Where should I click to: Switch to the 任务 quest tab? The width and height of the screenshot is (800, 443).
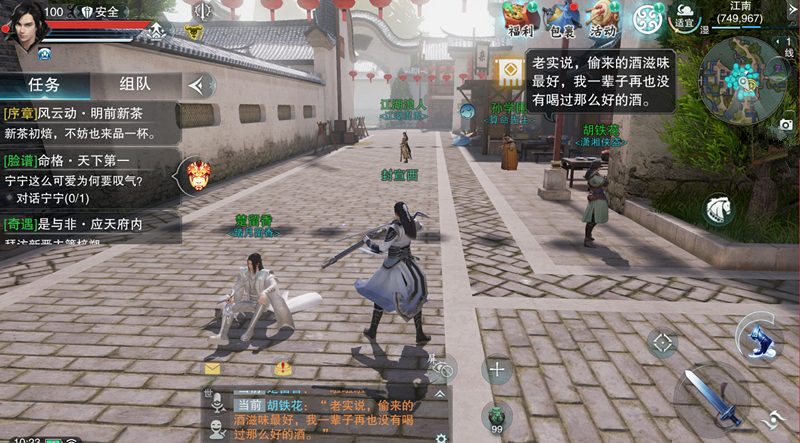tap(44, 85)
